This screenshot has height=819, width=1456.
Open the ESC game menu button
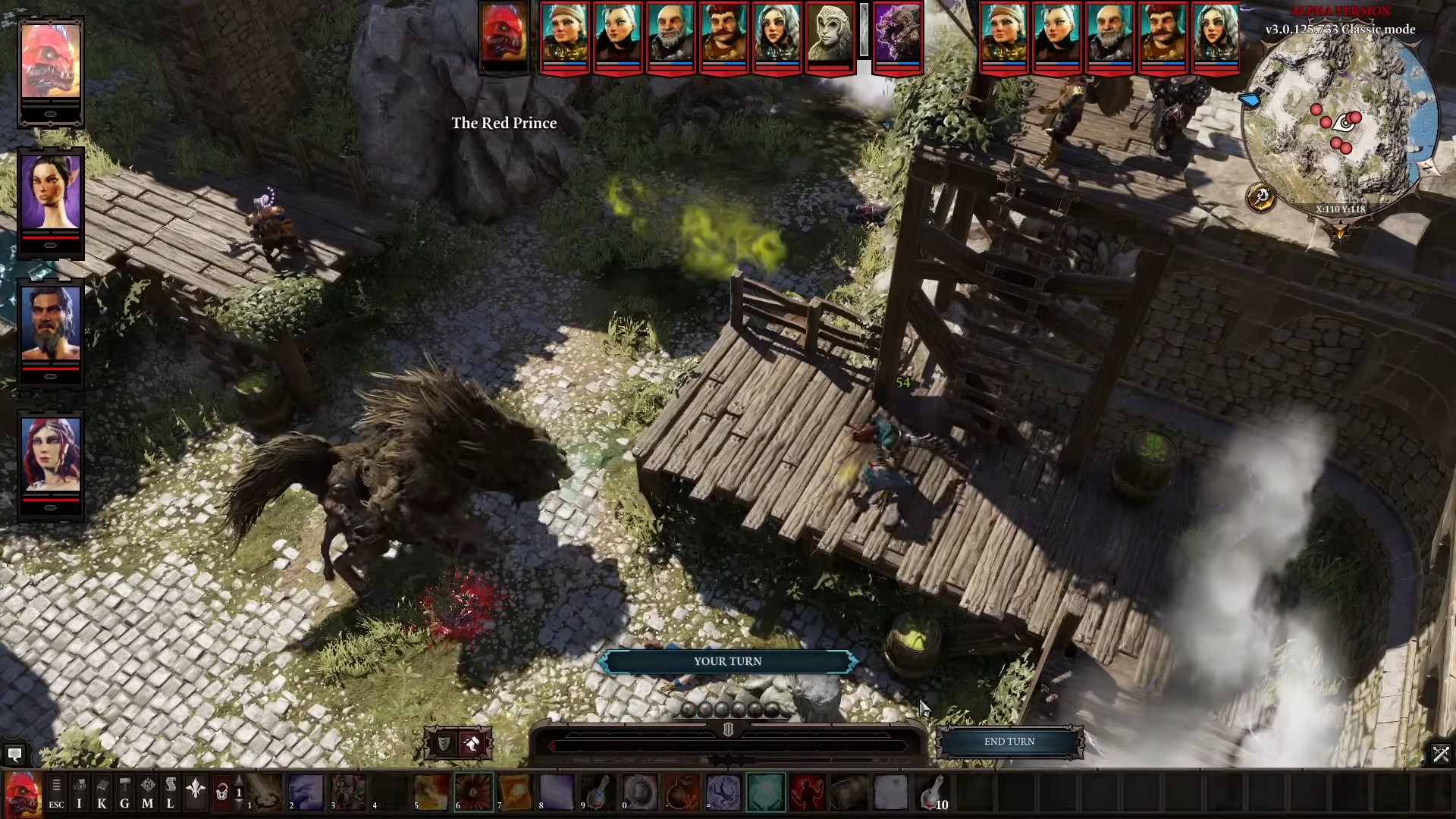point(56,793)
